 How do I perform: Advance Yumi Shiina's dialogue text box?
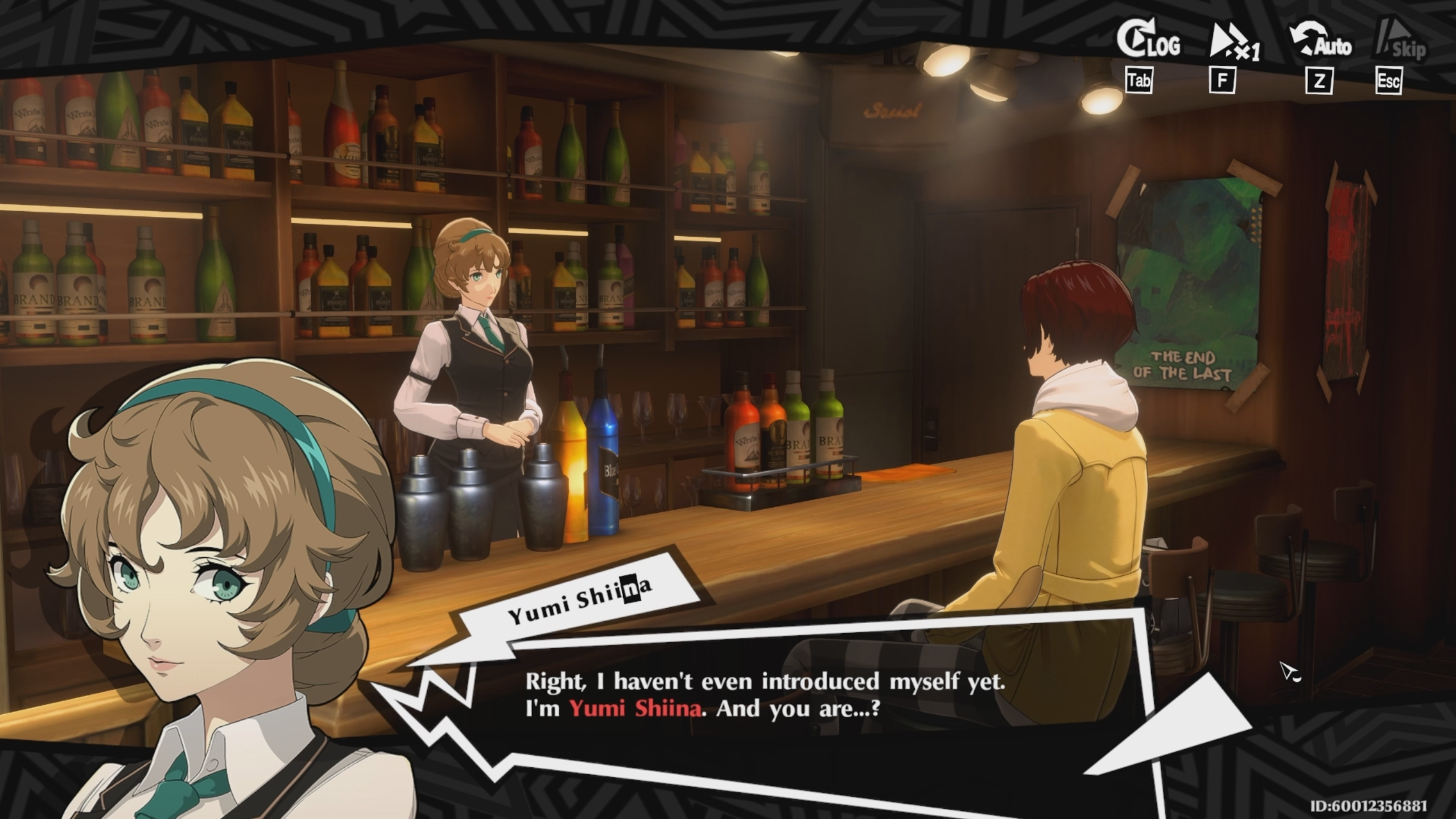[x=762, y=695]
